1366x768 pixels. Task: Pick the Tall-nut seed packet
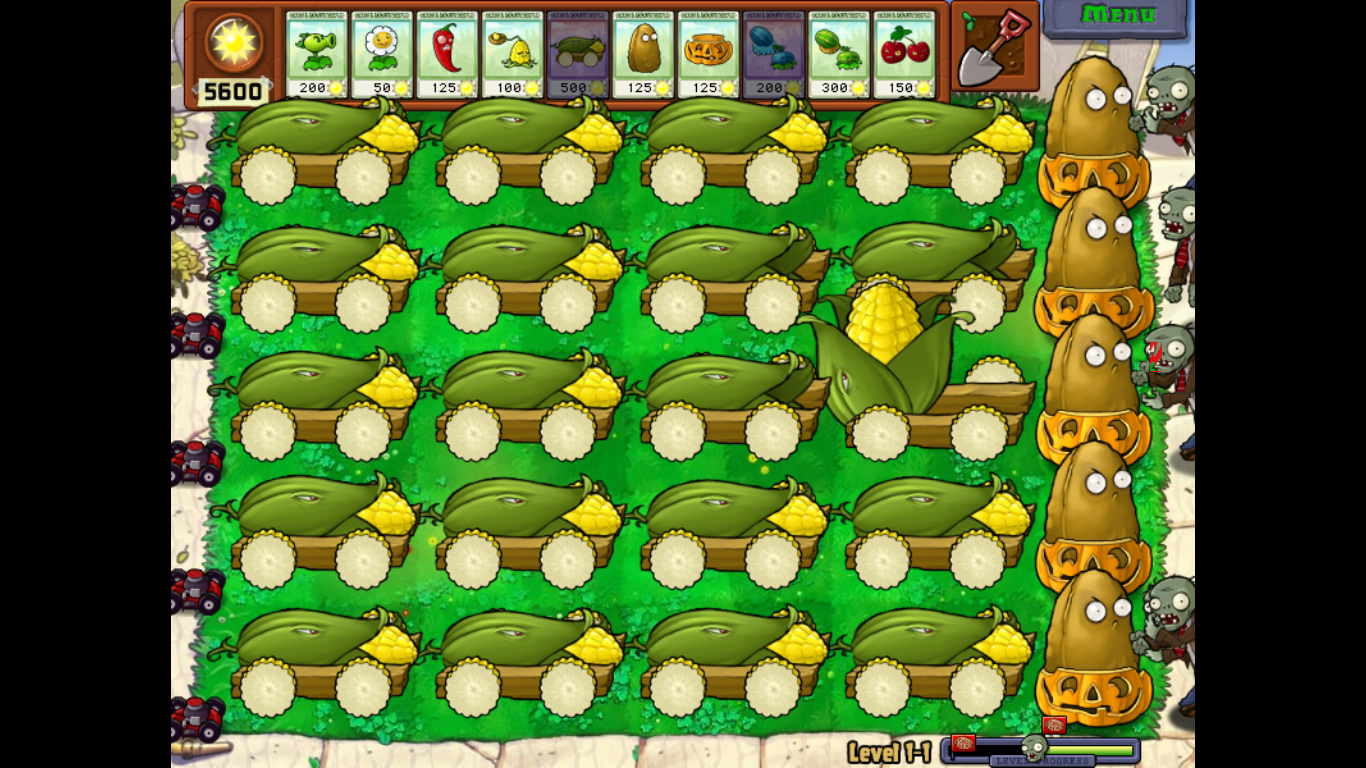[645, 50]
